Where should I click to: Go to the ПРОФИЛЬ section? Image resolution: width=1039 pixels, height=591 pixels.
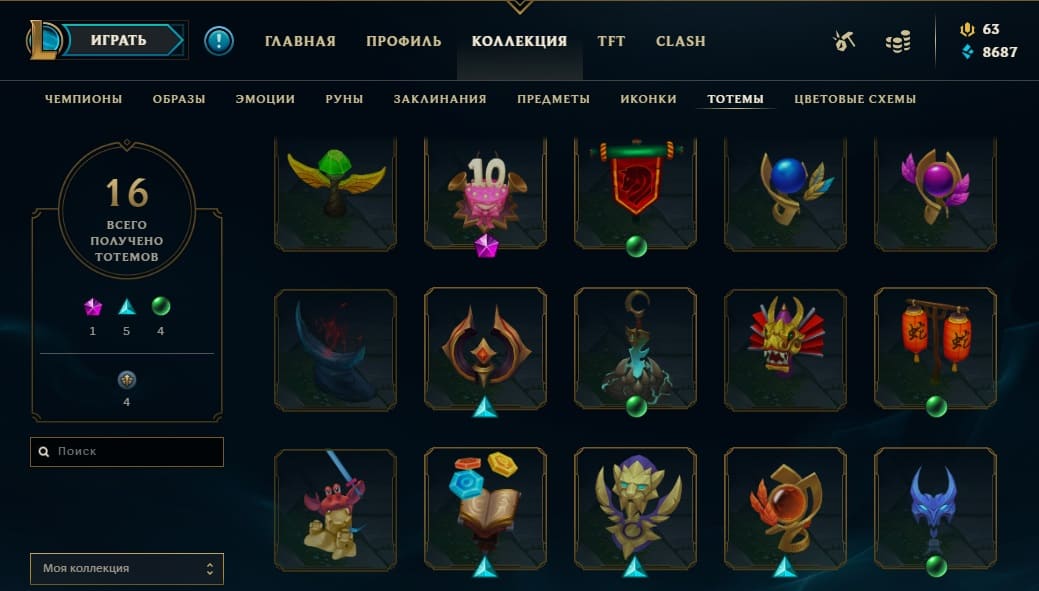coord(403,41)
